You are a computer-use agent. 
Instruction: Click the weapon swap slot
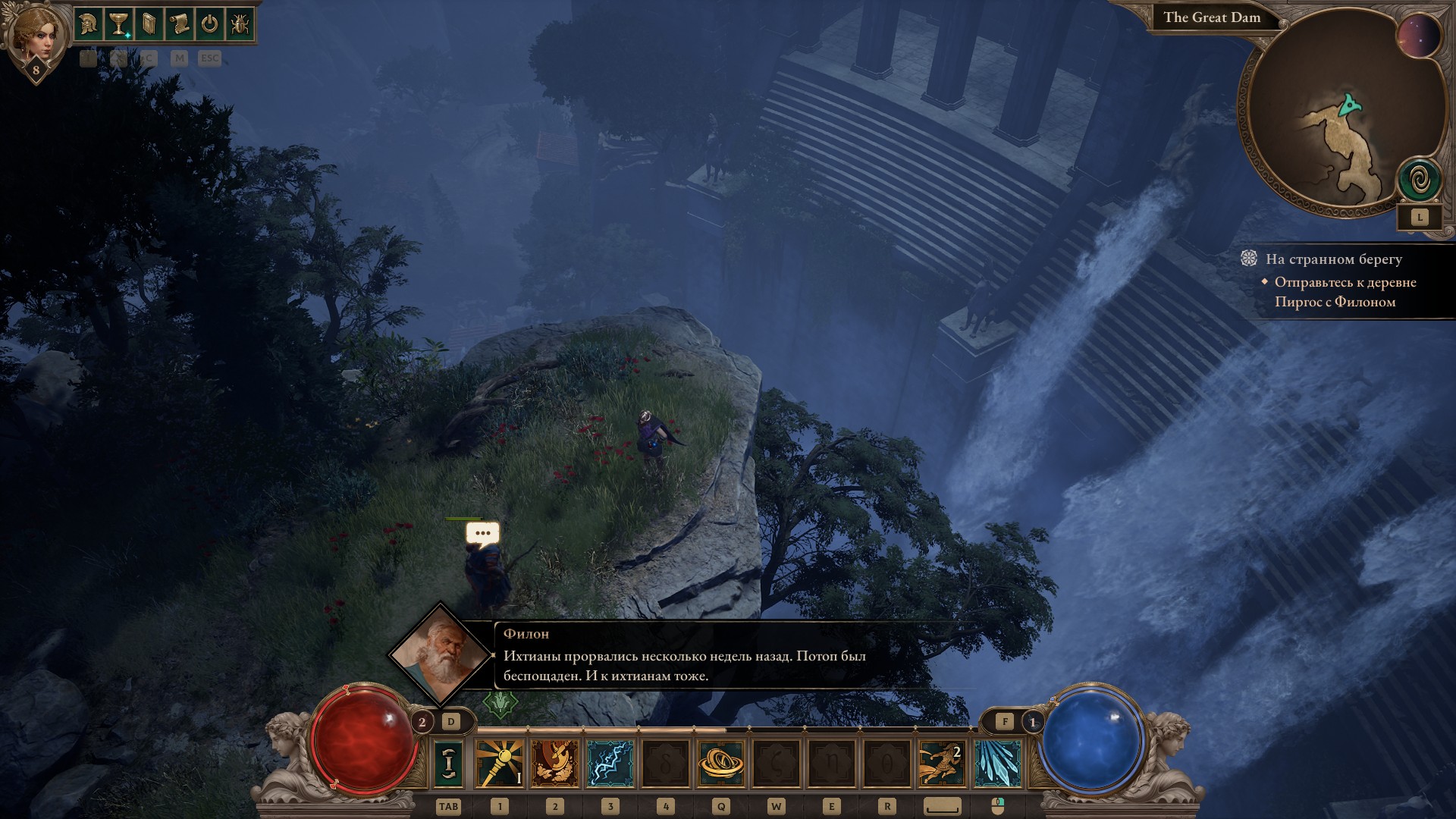coord(448,763)
